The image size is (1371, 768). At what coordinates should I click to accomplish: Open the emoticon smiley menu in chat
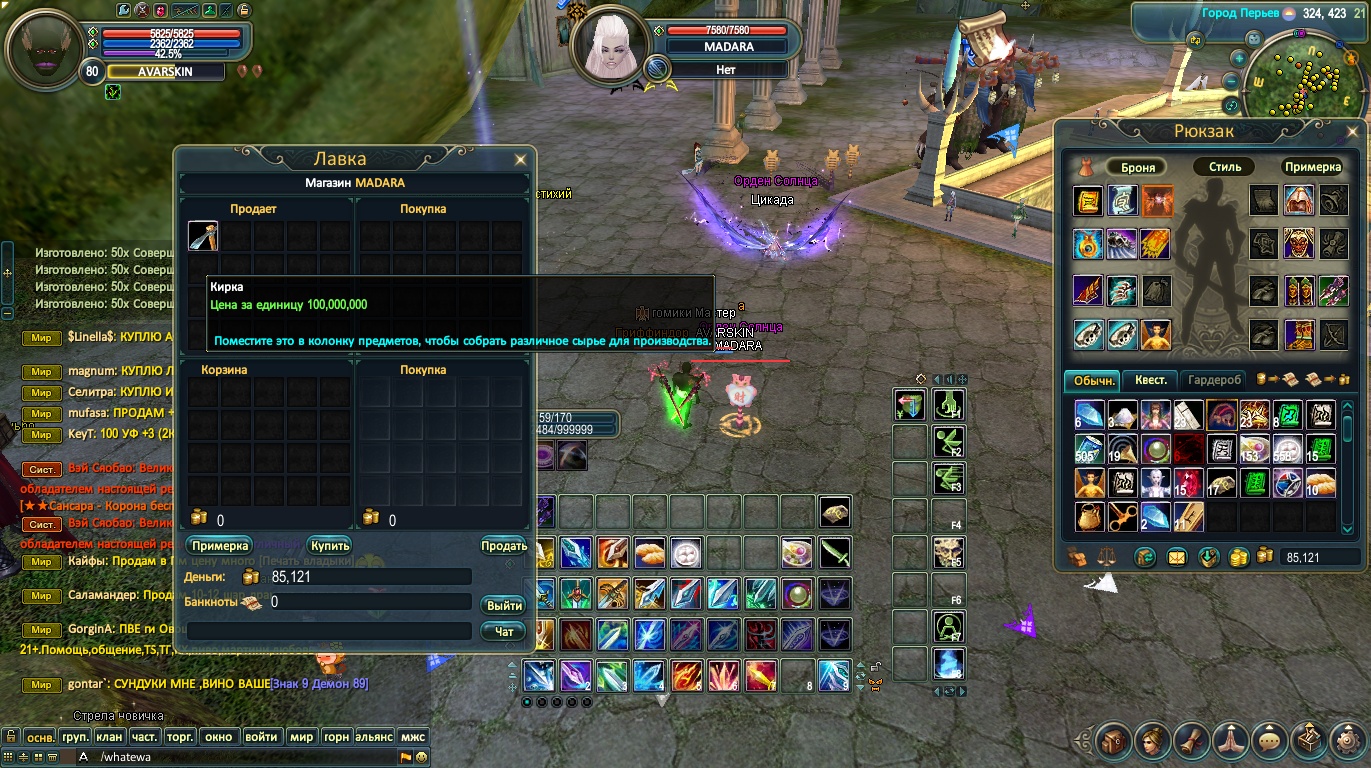point(422,757)
